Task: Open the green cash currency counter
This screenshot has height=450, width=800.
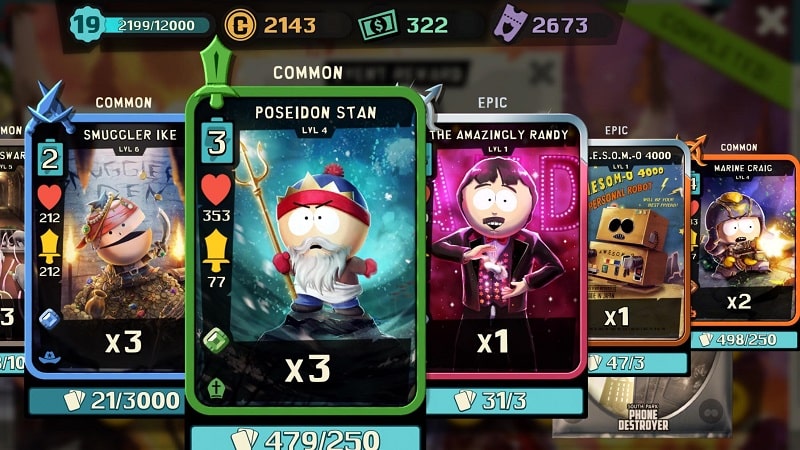Action: (406, 25)
